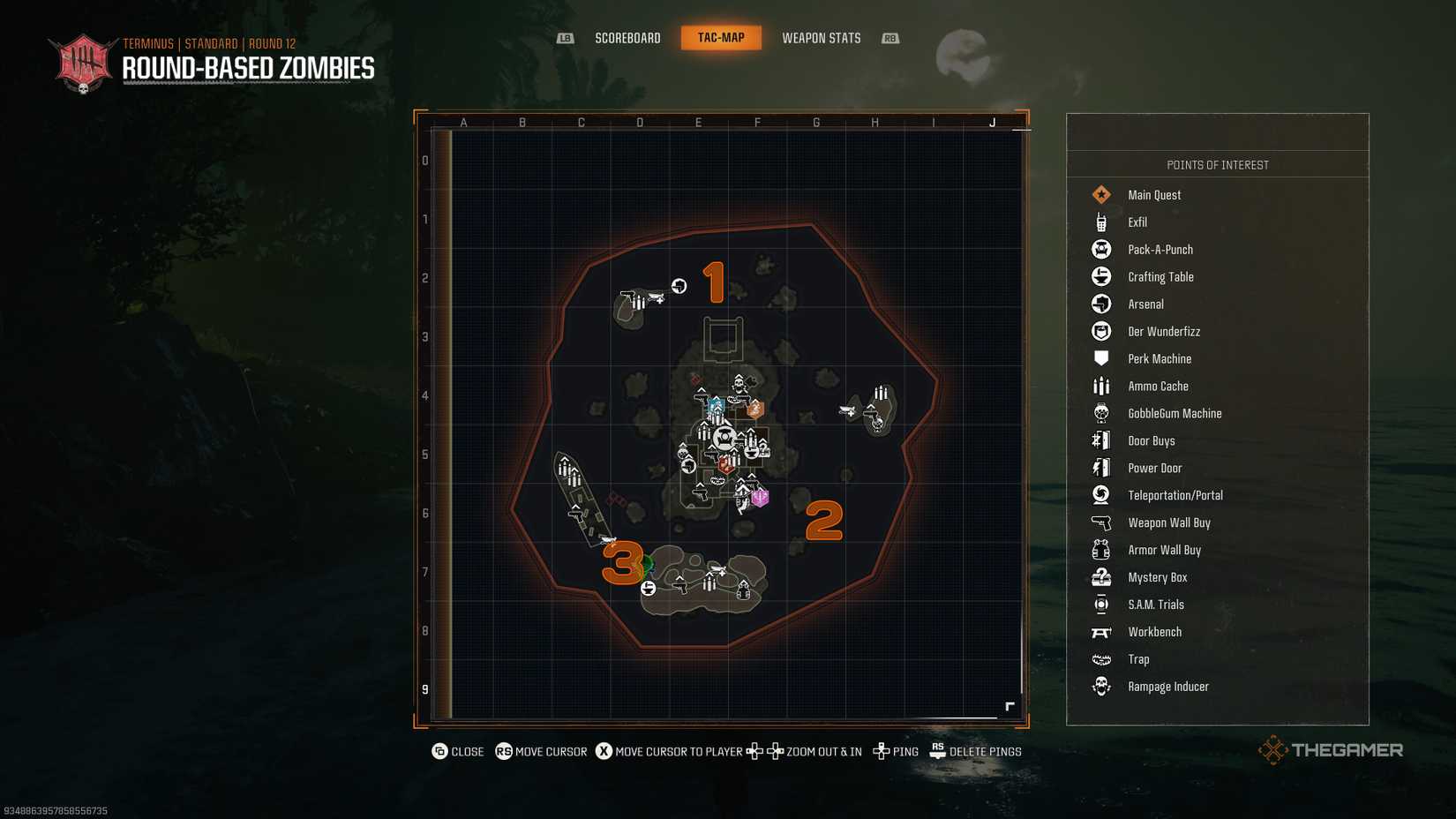The height and width of the screenshot is (819, 1456).
Task: Select the Trap icon in Points of Interest
Action: [x=1100, y=659]
